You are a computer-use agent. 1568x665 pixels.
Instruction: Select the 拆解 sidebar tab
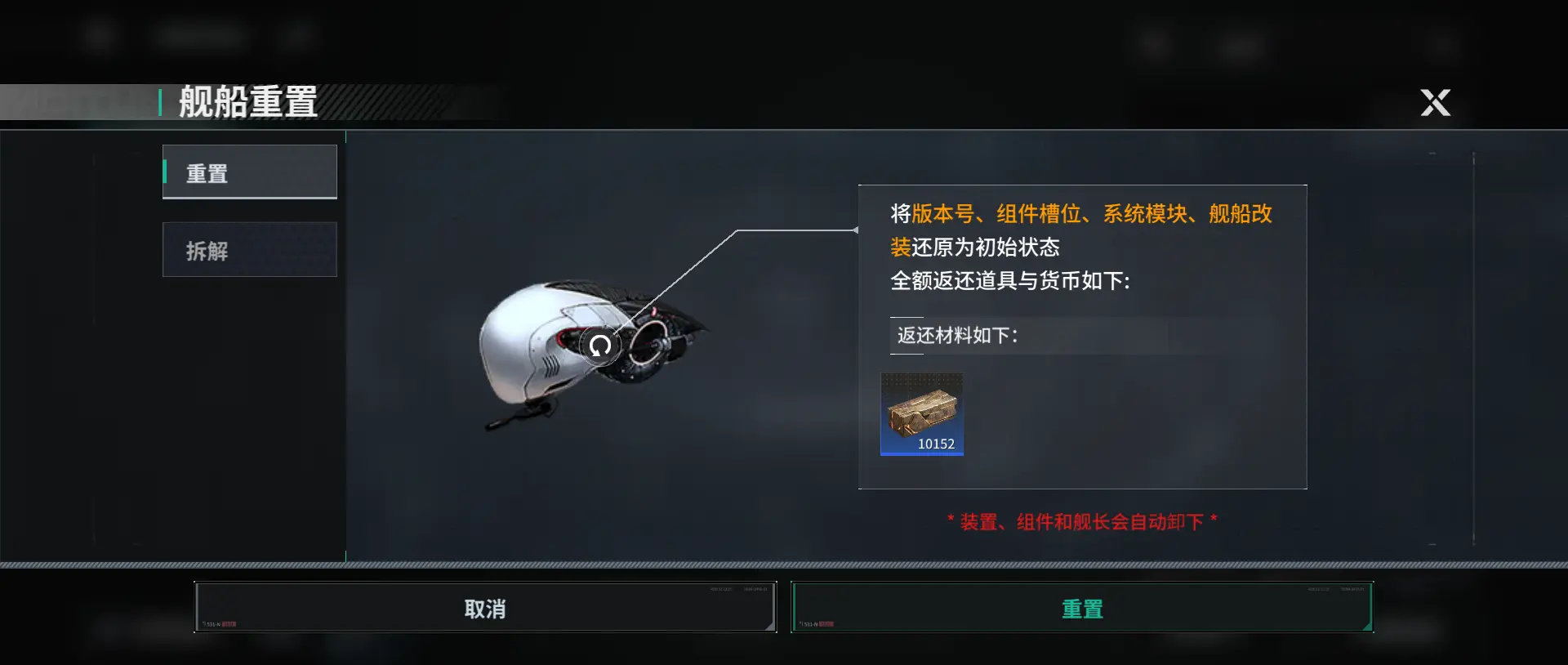(x=250, y=249)
